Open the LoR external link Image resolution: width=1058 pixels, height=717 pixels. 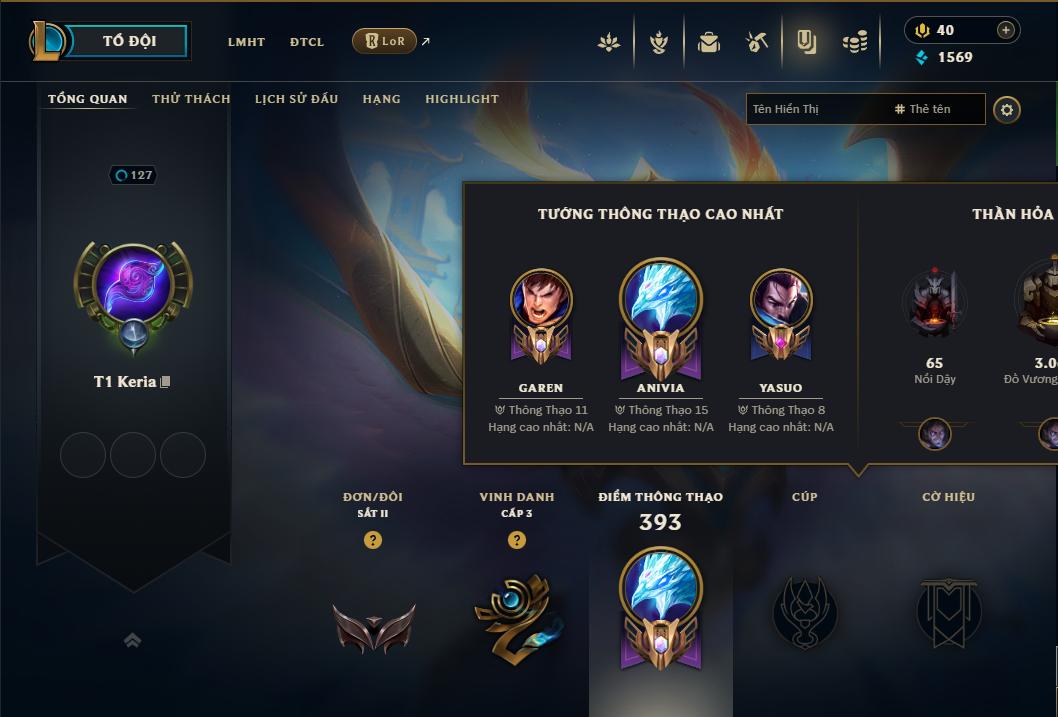(x=385, y=41)
